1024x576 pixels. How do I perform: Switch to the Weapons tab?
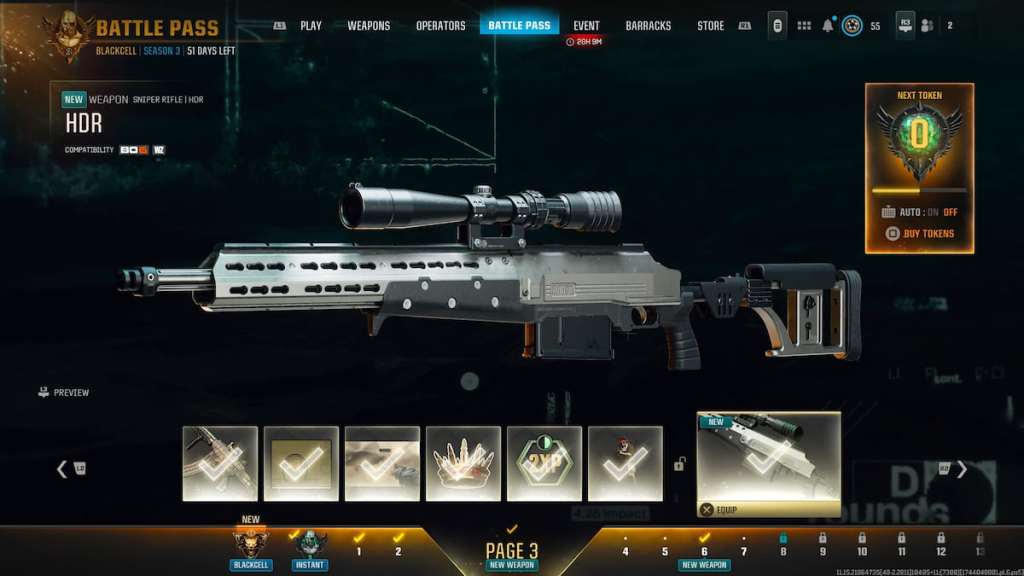click(368, 25)
